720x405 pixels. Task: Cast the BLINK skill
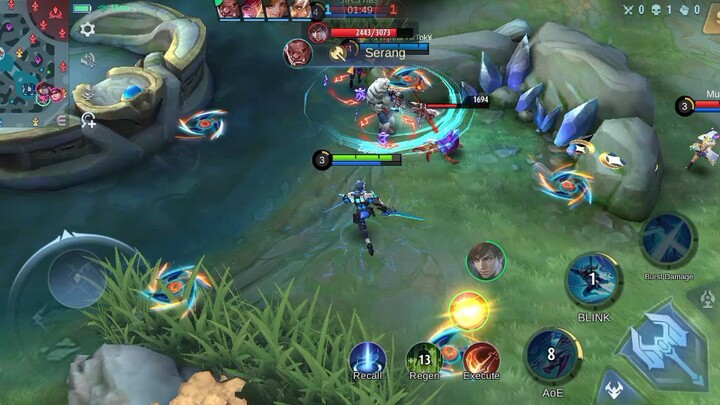click(592, 279)
